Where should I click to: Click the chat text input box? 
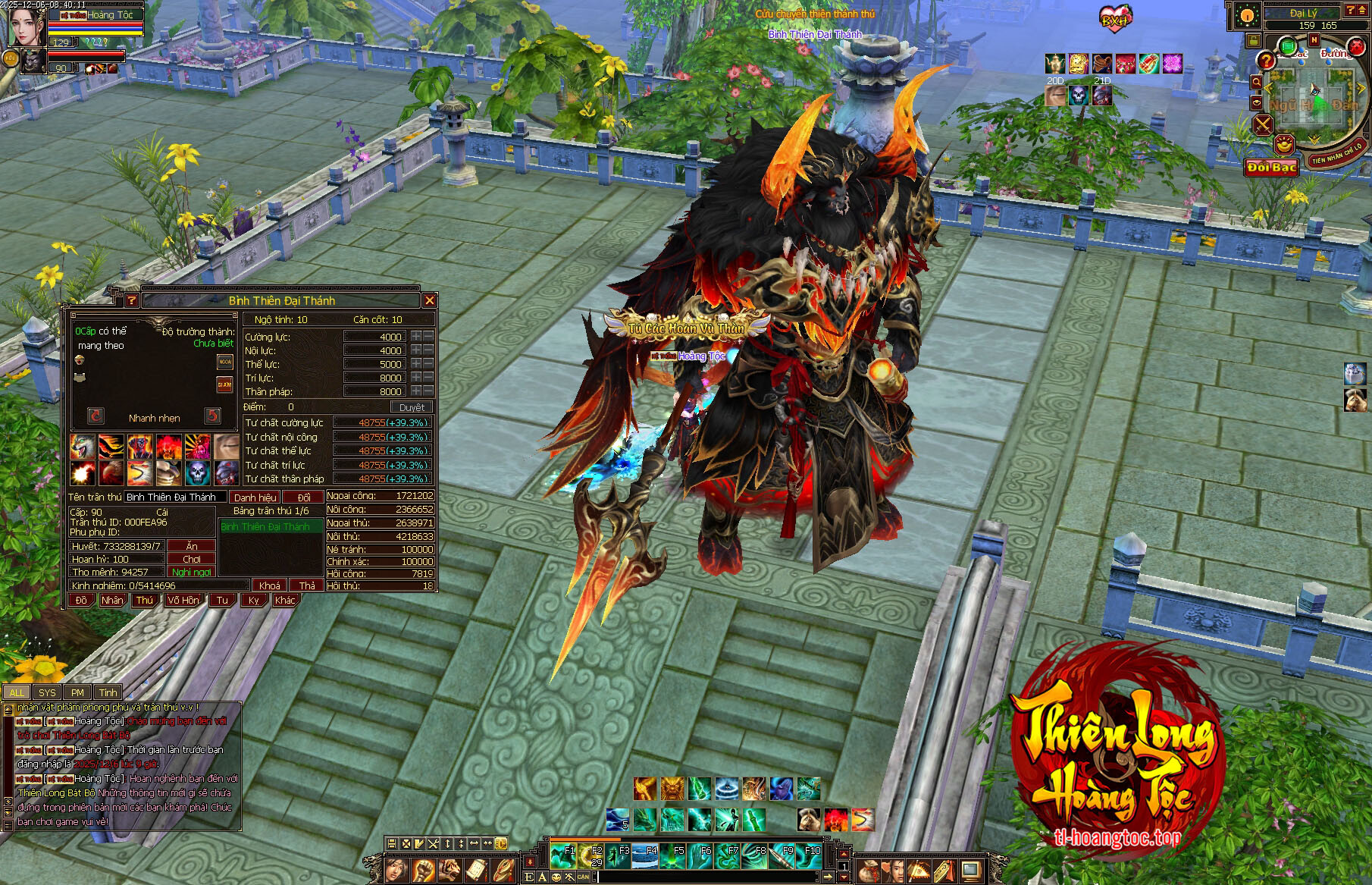click(x=705, y=877)
